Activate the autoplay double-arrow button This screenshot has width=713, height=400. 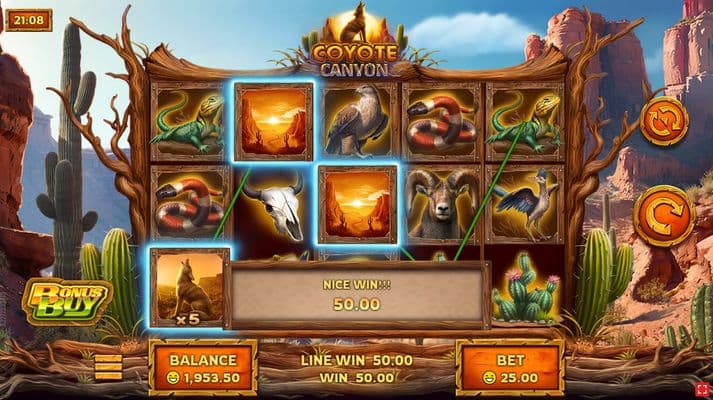[664, 121]
